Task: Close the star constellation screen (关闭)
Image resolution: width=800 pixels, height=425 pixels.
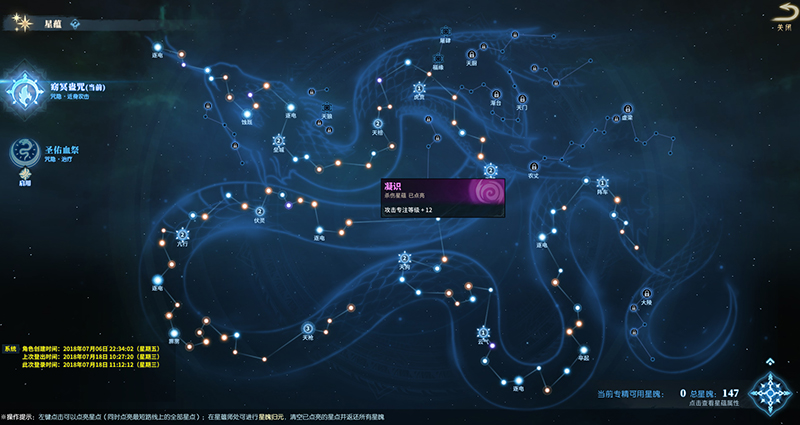Action: point(783,12)
